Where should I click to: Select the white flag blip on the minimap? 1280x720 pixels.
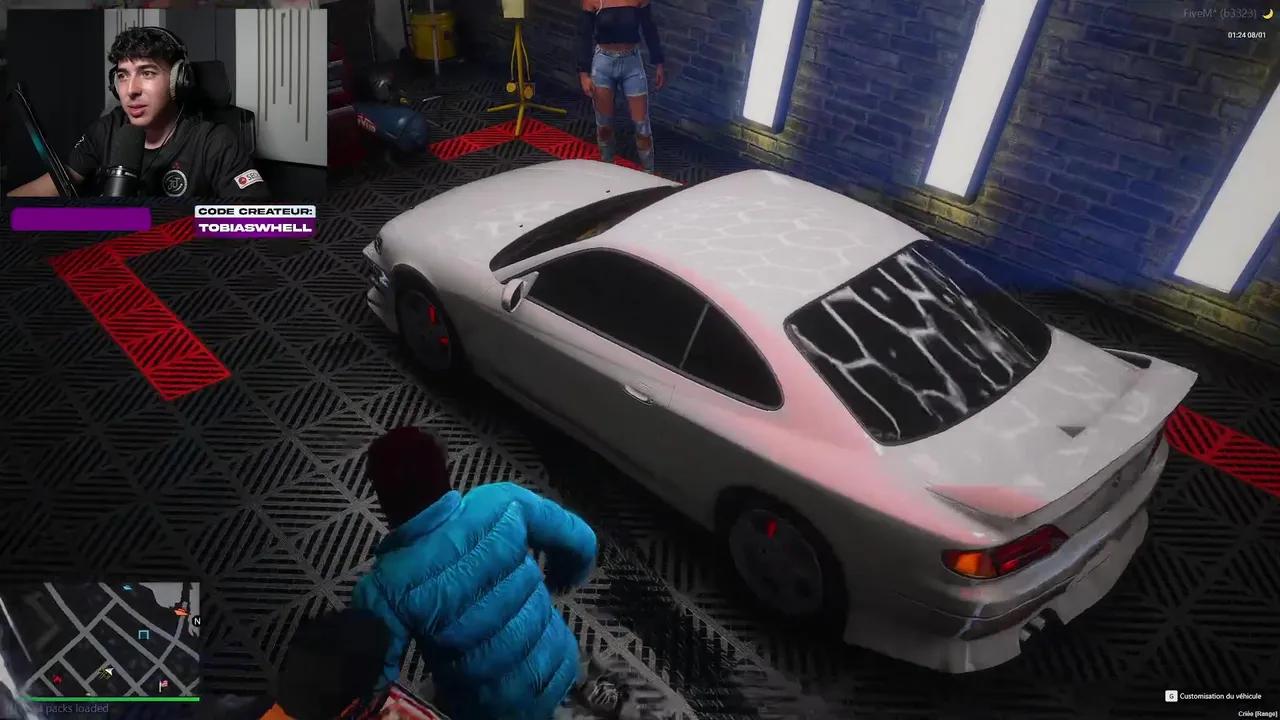click(163, 684)
